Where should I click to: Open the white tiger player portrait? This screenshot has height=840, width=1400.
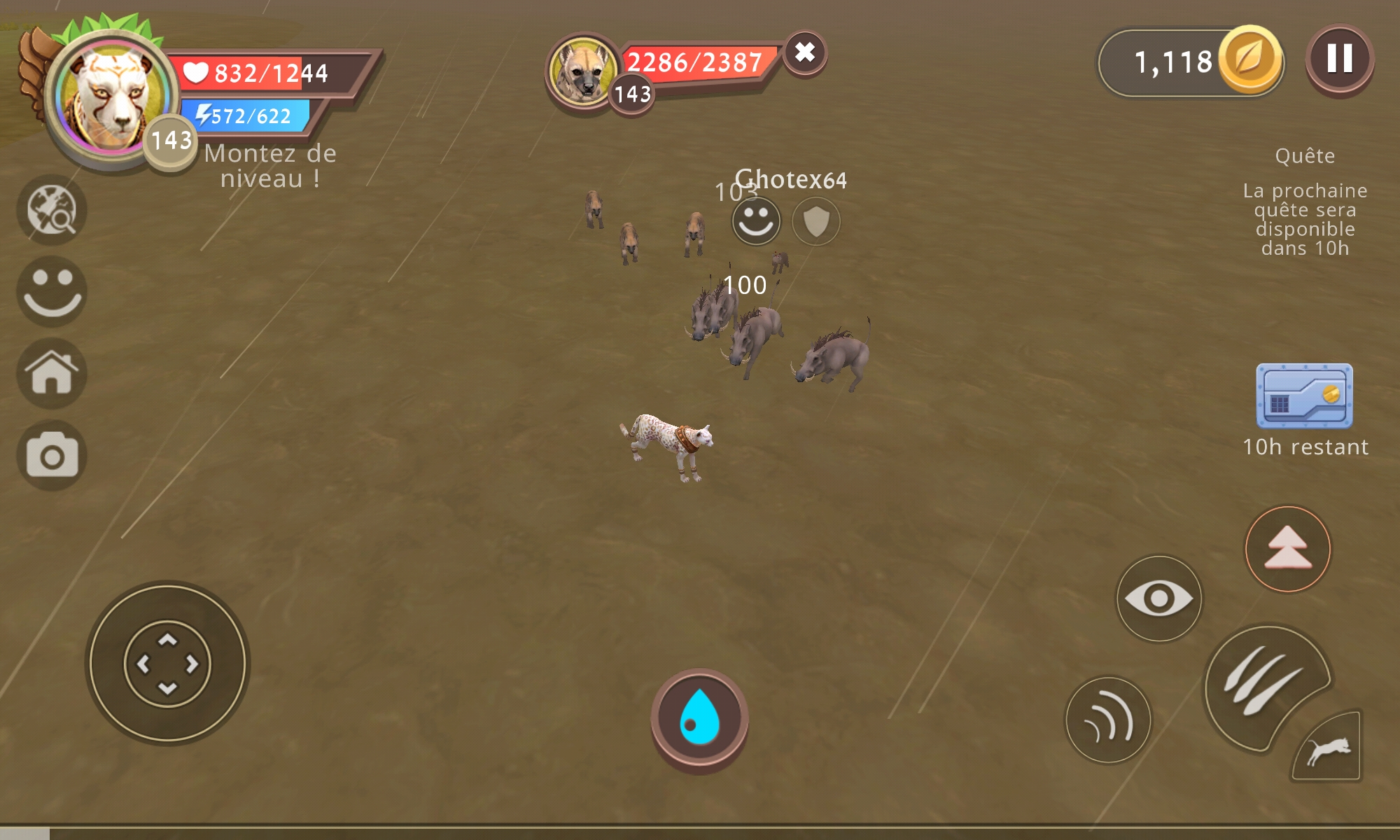pyautogui.click(x=112, y=98)
